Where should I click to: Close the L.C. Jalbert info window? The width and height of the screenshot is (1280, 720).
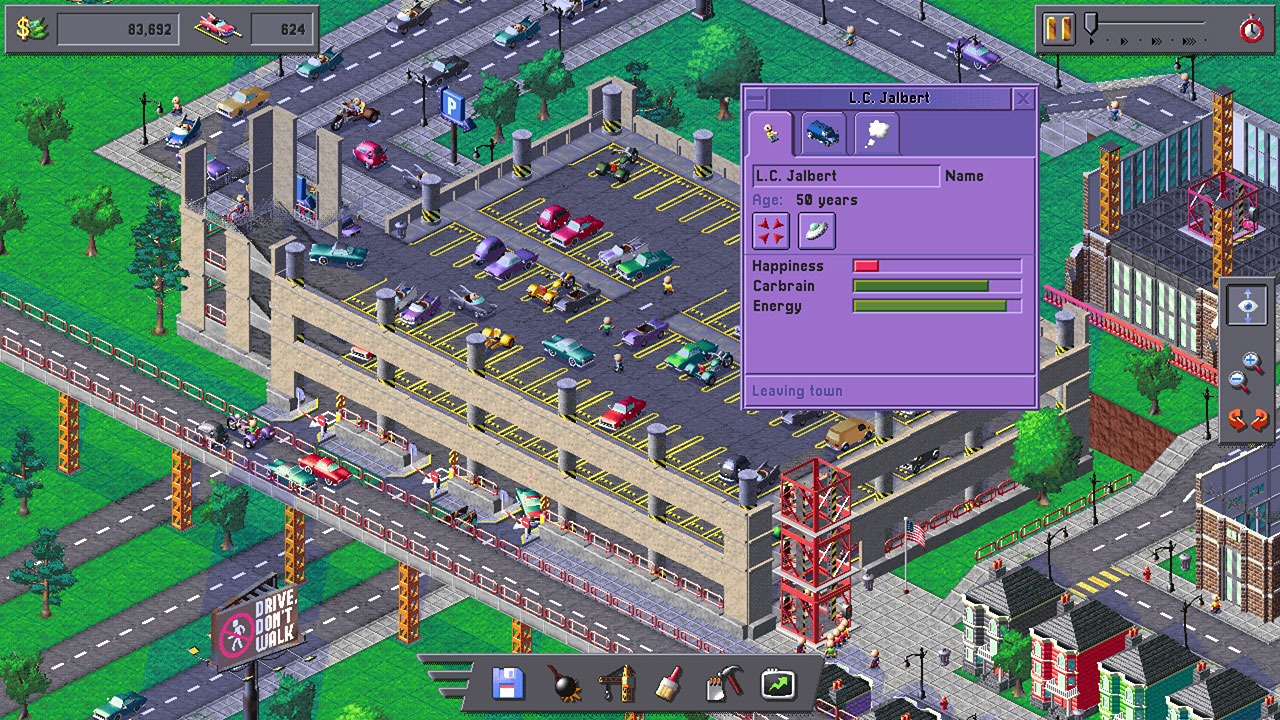[x=1023, y=98]
